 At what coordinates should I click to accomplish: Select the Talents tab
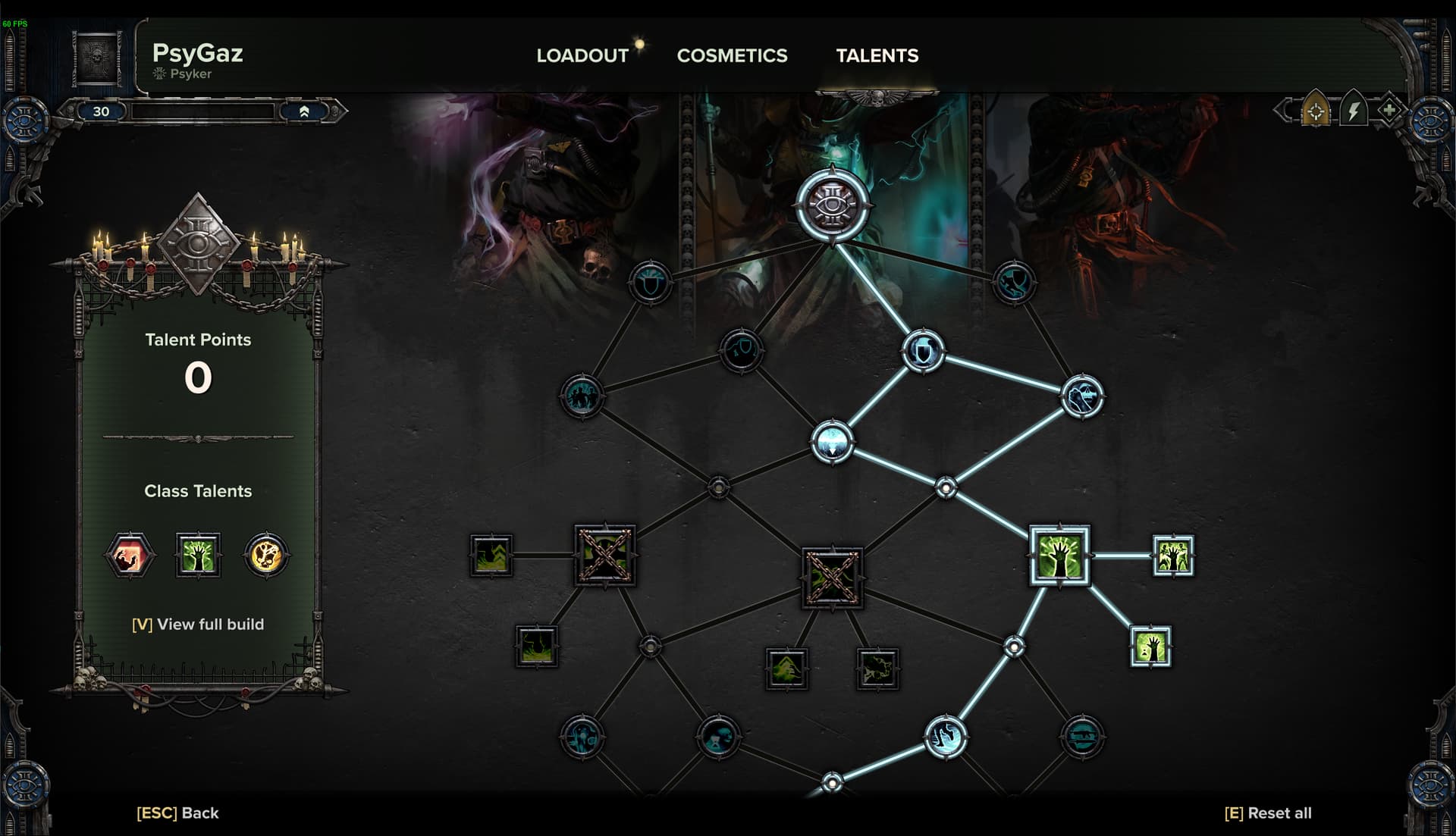[x=877, y=55]
